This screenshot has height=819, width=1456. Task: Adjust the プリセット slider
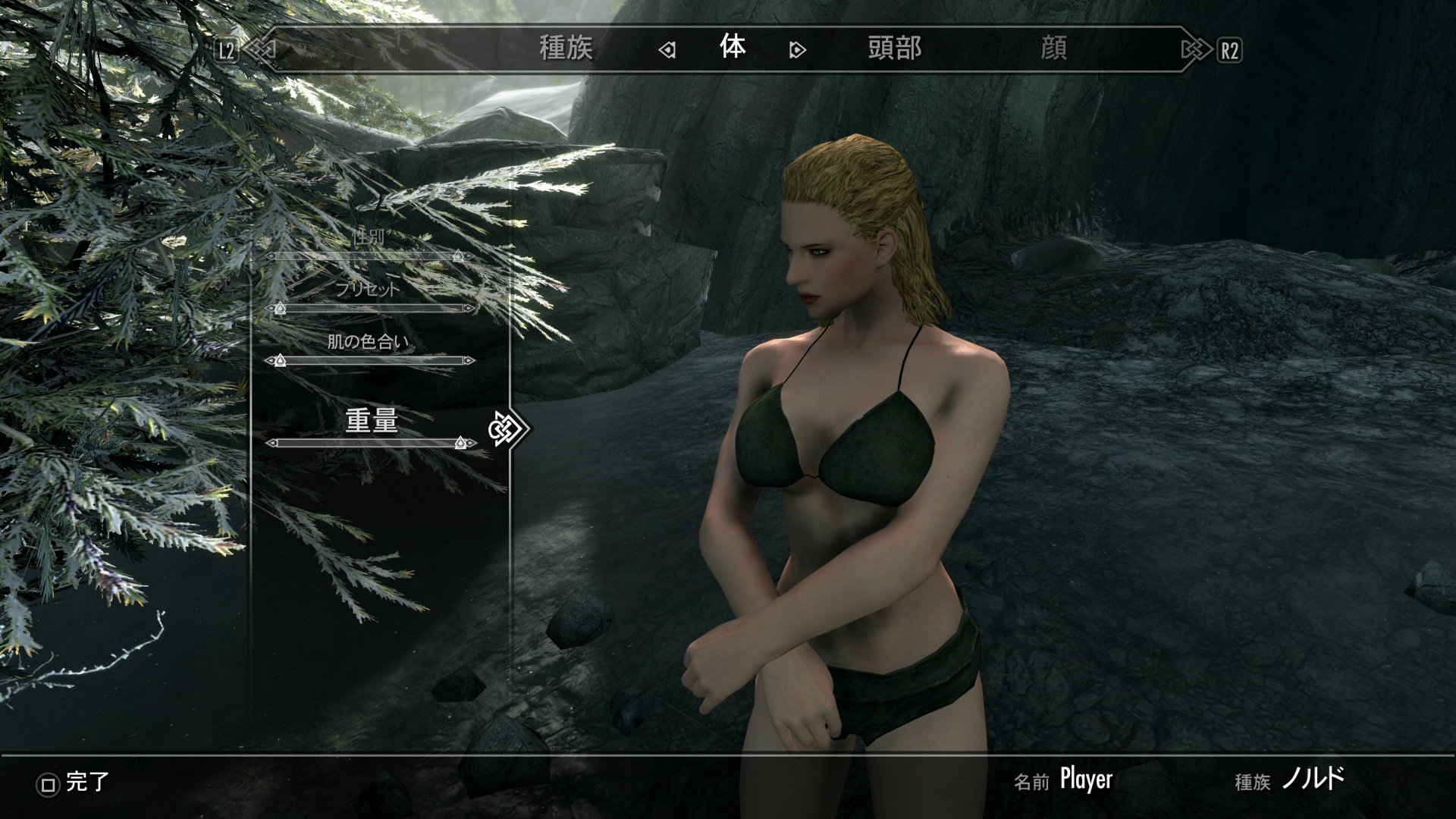pos(370,309)
